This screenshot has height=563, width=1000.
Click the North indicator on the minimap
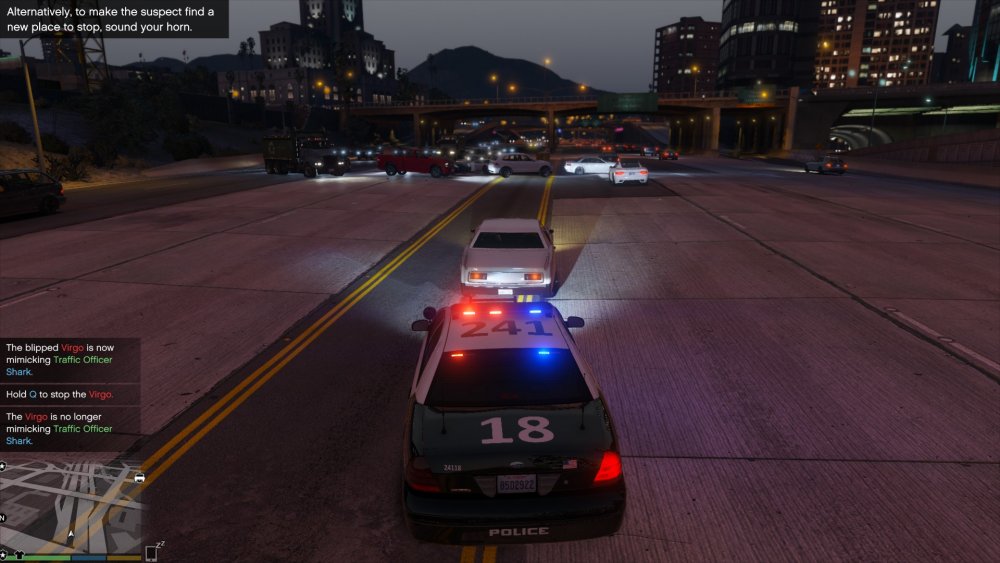coord(3,518)
